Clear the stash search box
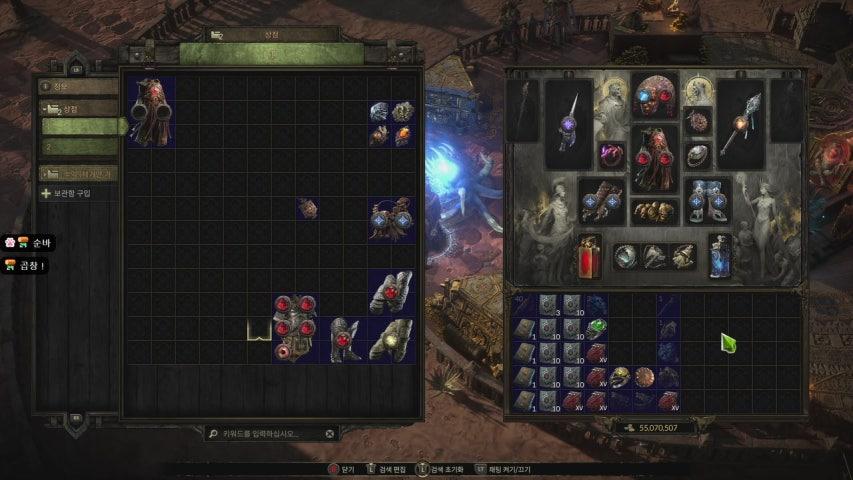 click(x=330, y=434)
